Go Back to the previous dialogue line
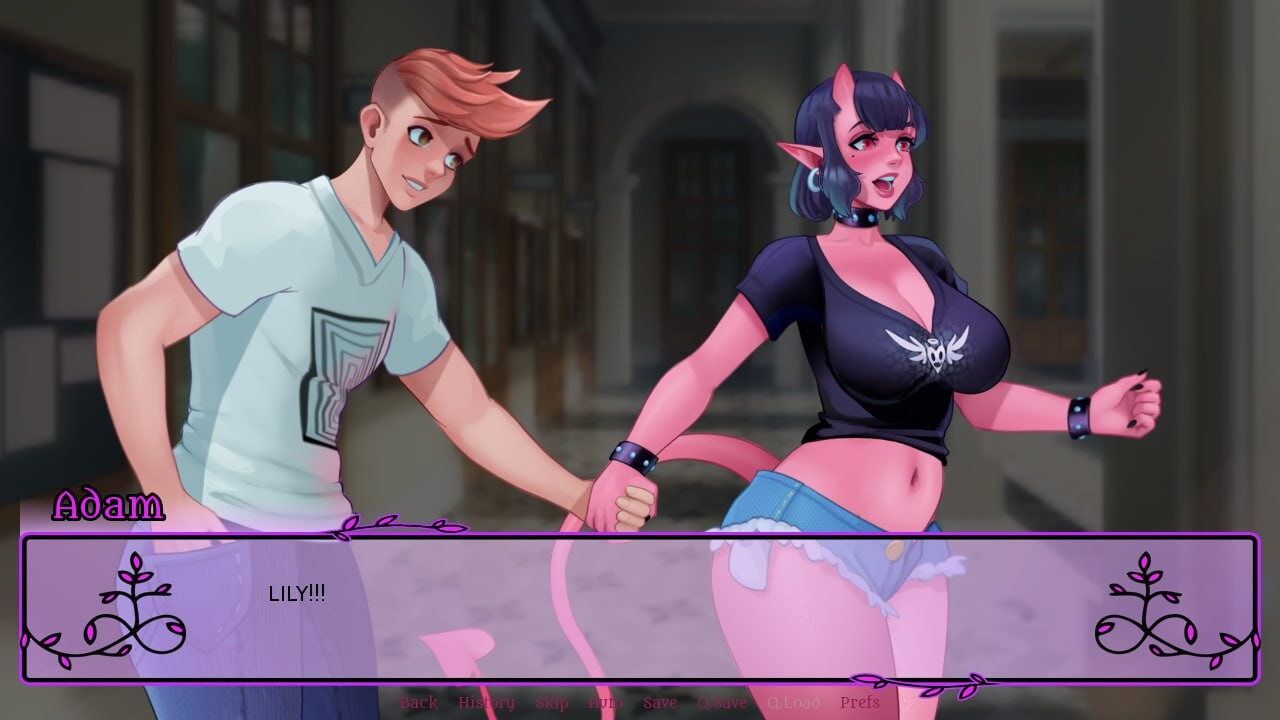This screenshot has height=720, width=1280. (418, 703)
